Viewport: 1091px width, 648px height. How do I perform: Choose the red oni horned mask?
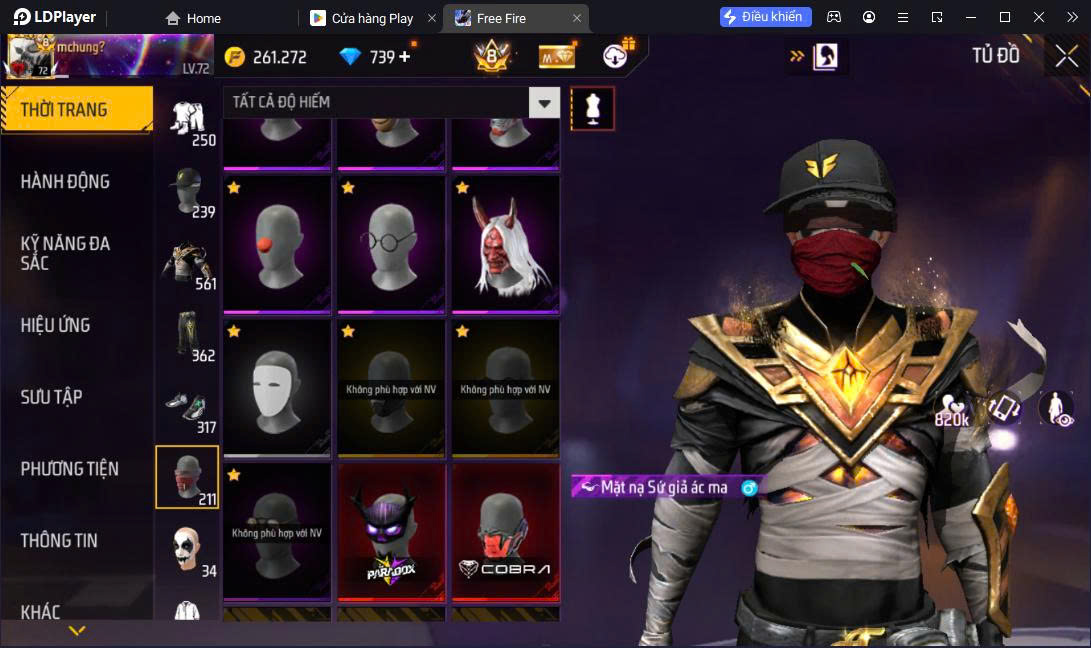505,244
